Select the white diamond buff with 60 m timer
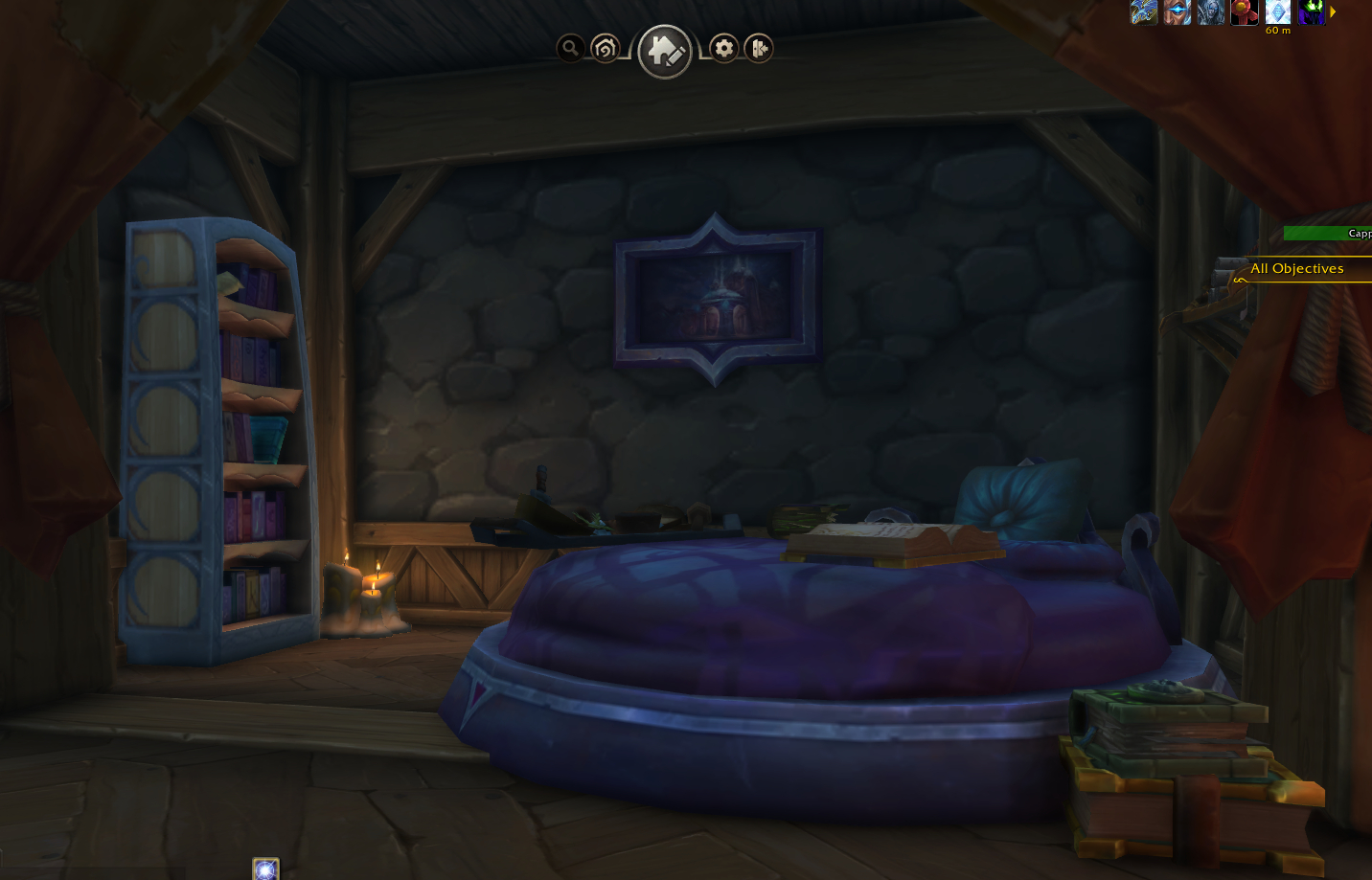The image size is (1372, 880). pyautogui.click(x=1278, y=11)
